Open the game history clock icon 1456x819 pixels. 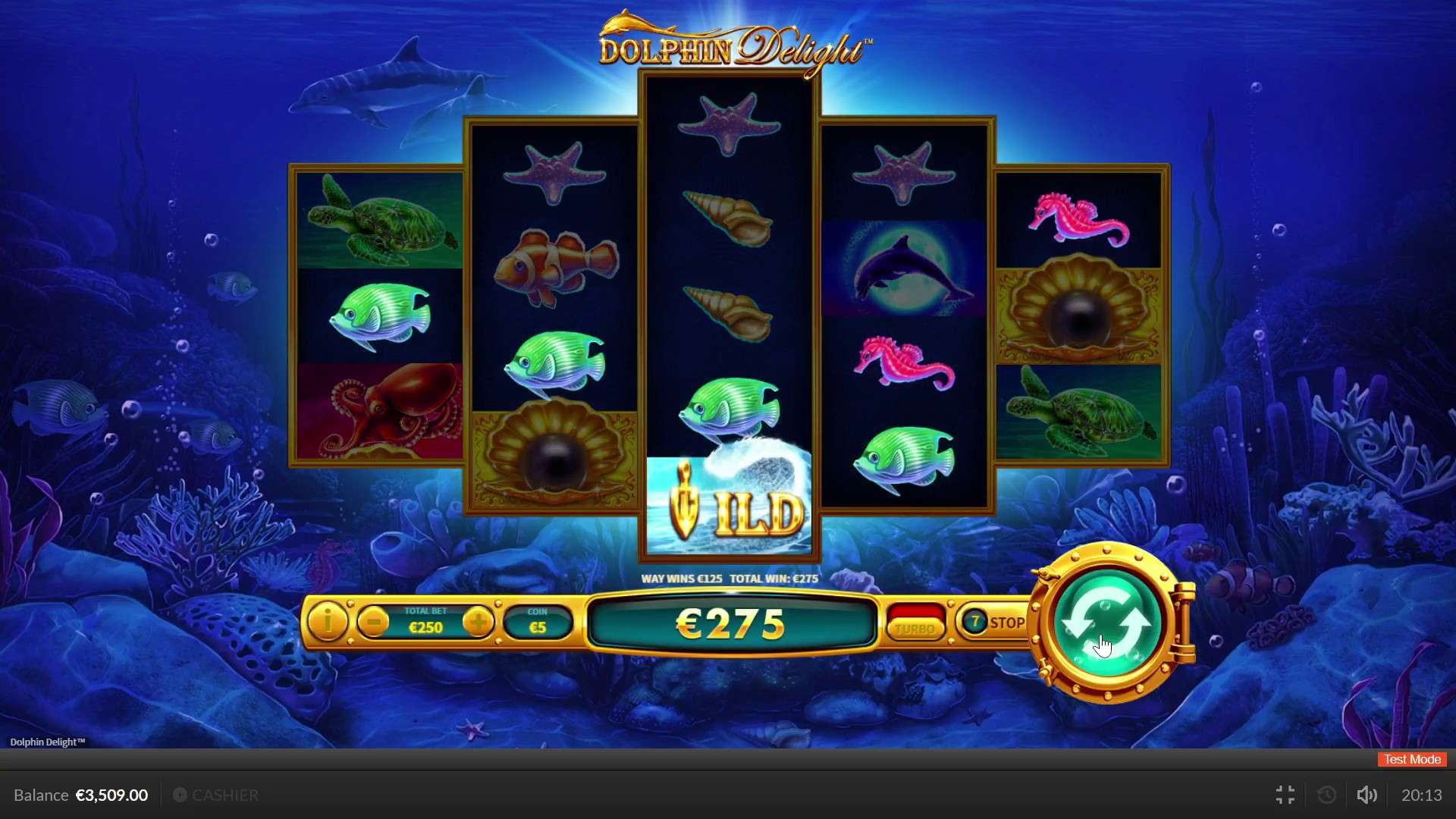click(1326, 795)
